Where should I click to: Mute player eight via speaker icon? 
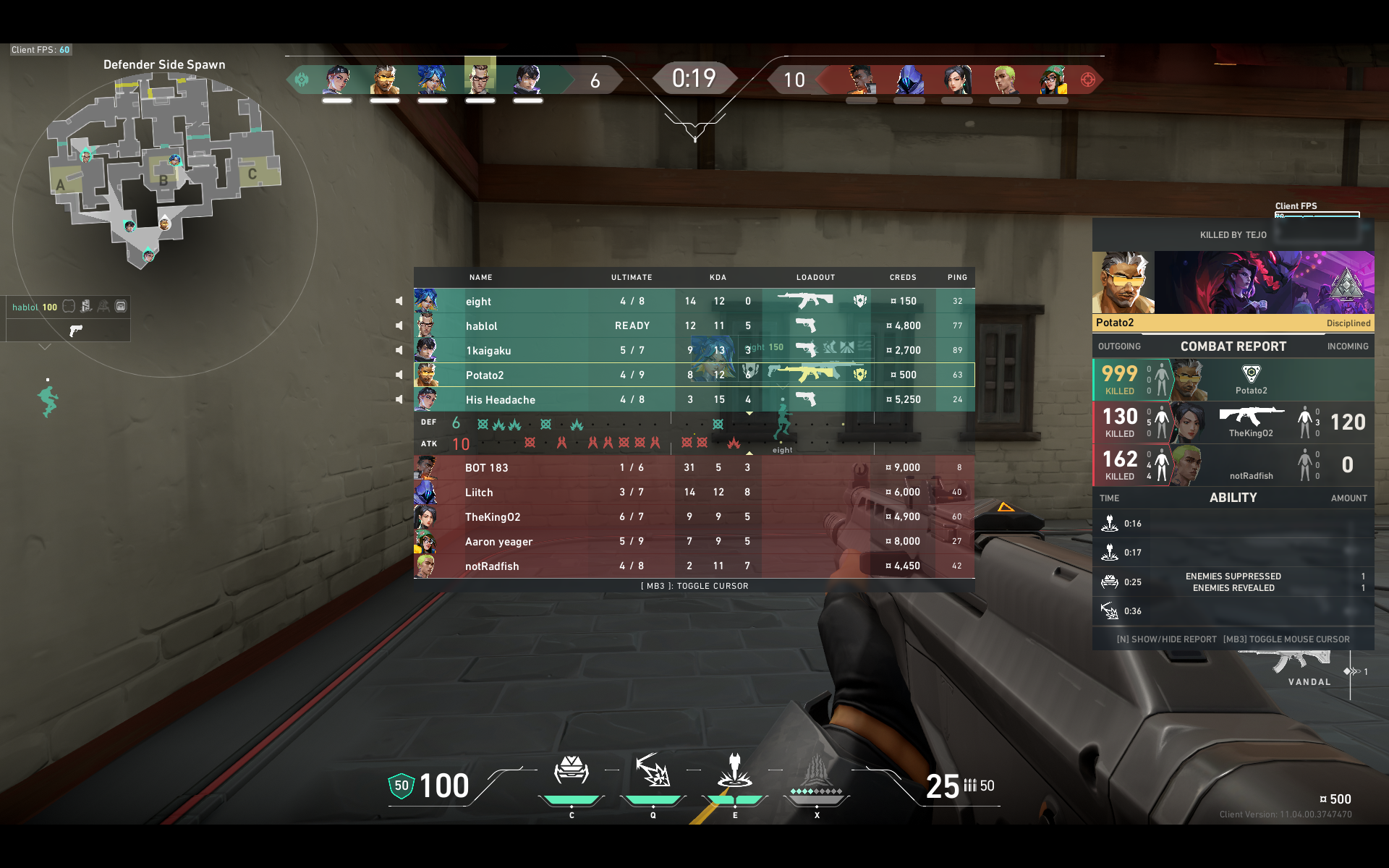click(x=399, y=301)
